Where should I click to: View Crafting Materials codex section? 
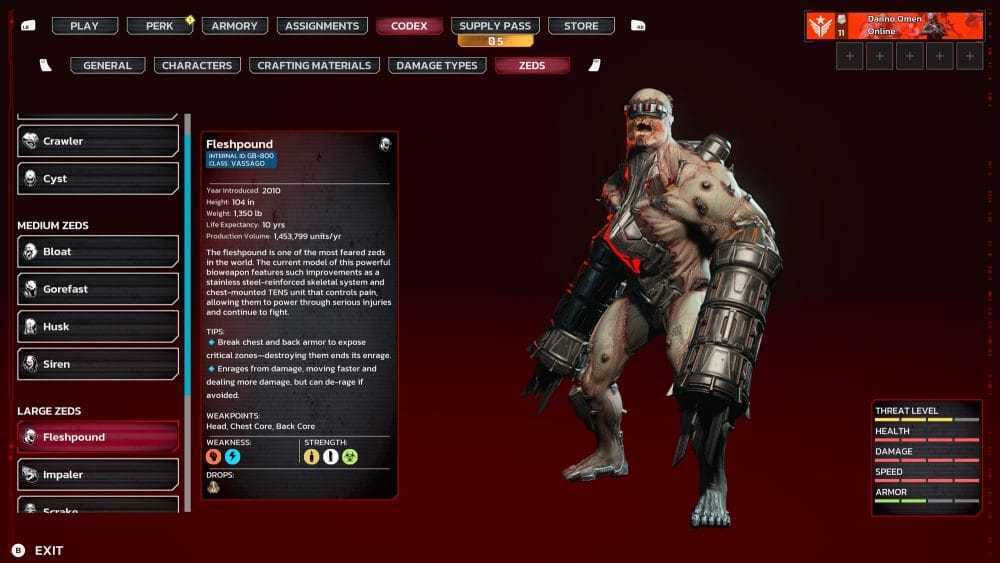[x=315, y=66]
